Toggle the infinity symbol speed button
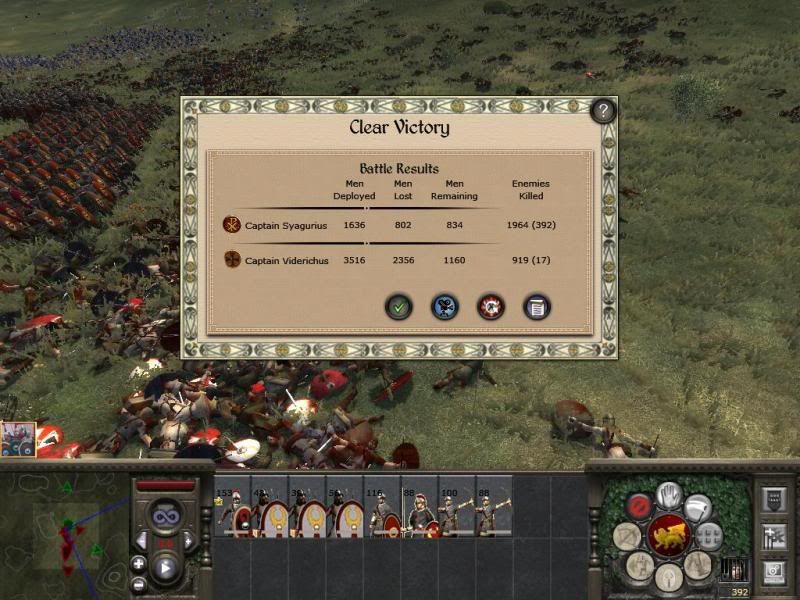This screenshot has width=800, height=600. [x=165, y=517]
